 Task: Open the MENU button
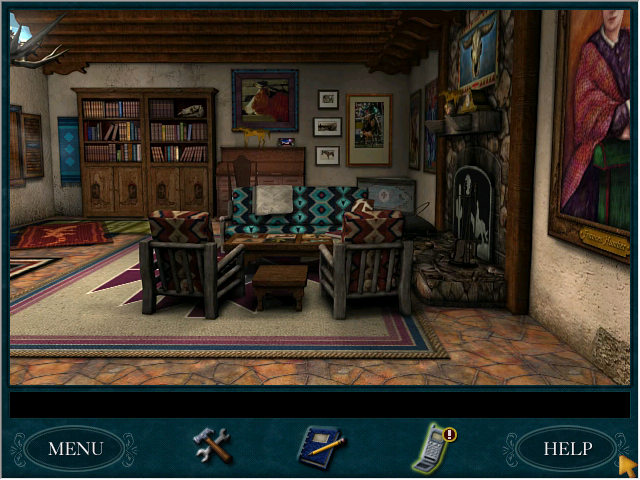75,448
